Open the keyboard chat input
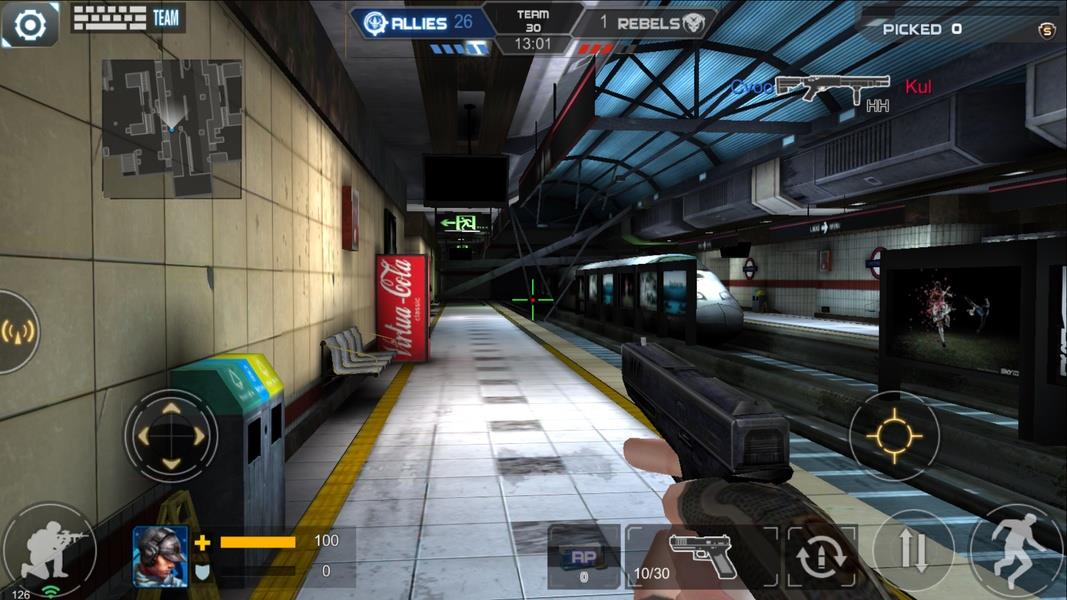The image size is (1067, 600). [x=108, y=18]
